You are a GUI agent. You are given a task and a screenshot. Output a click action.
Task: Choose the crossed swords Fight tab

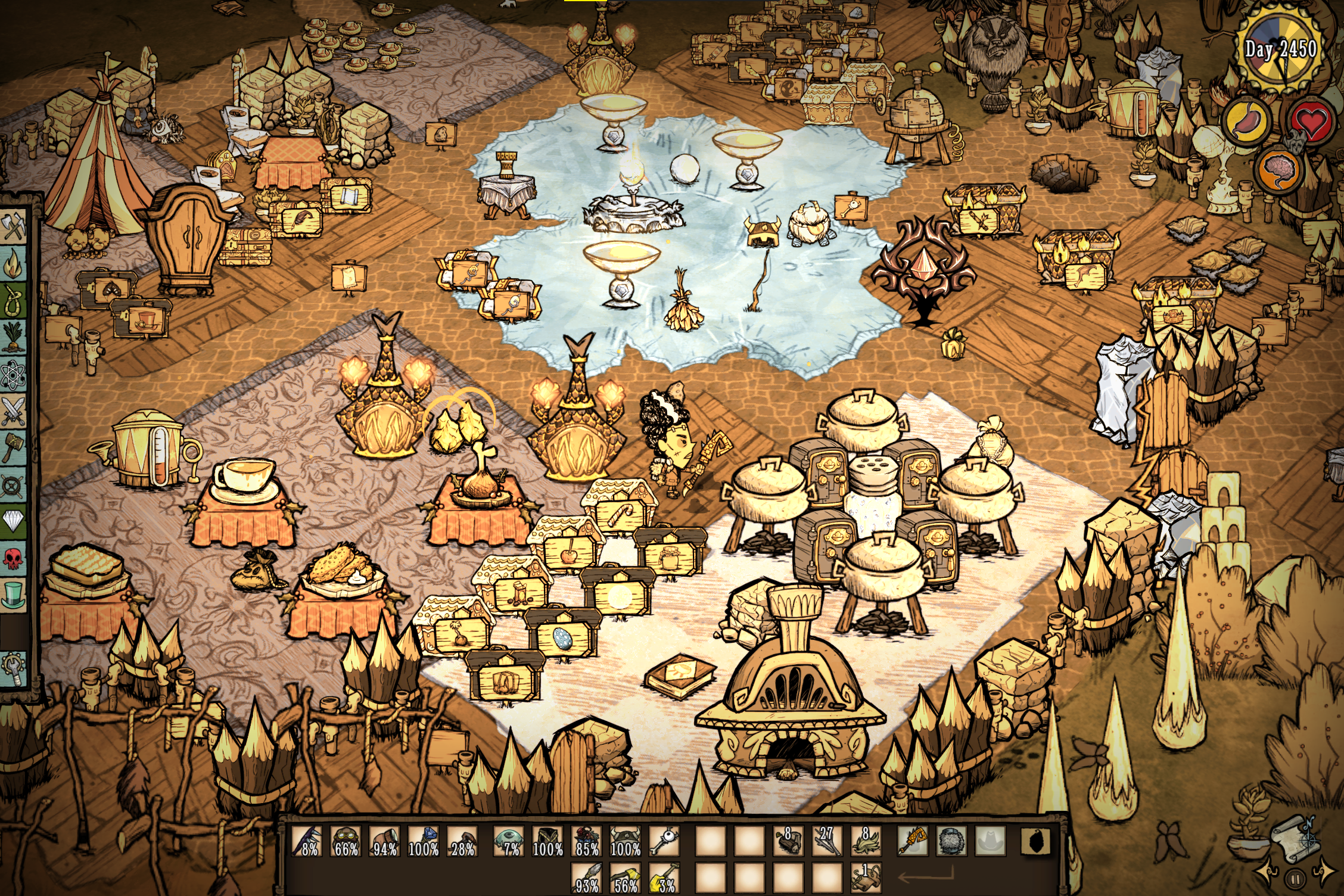[13, 410]
